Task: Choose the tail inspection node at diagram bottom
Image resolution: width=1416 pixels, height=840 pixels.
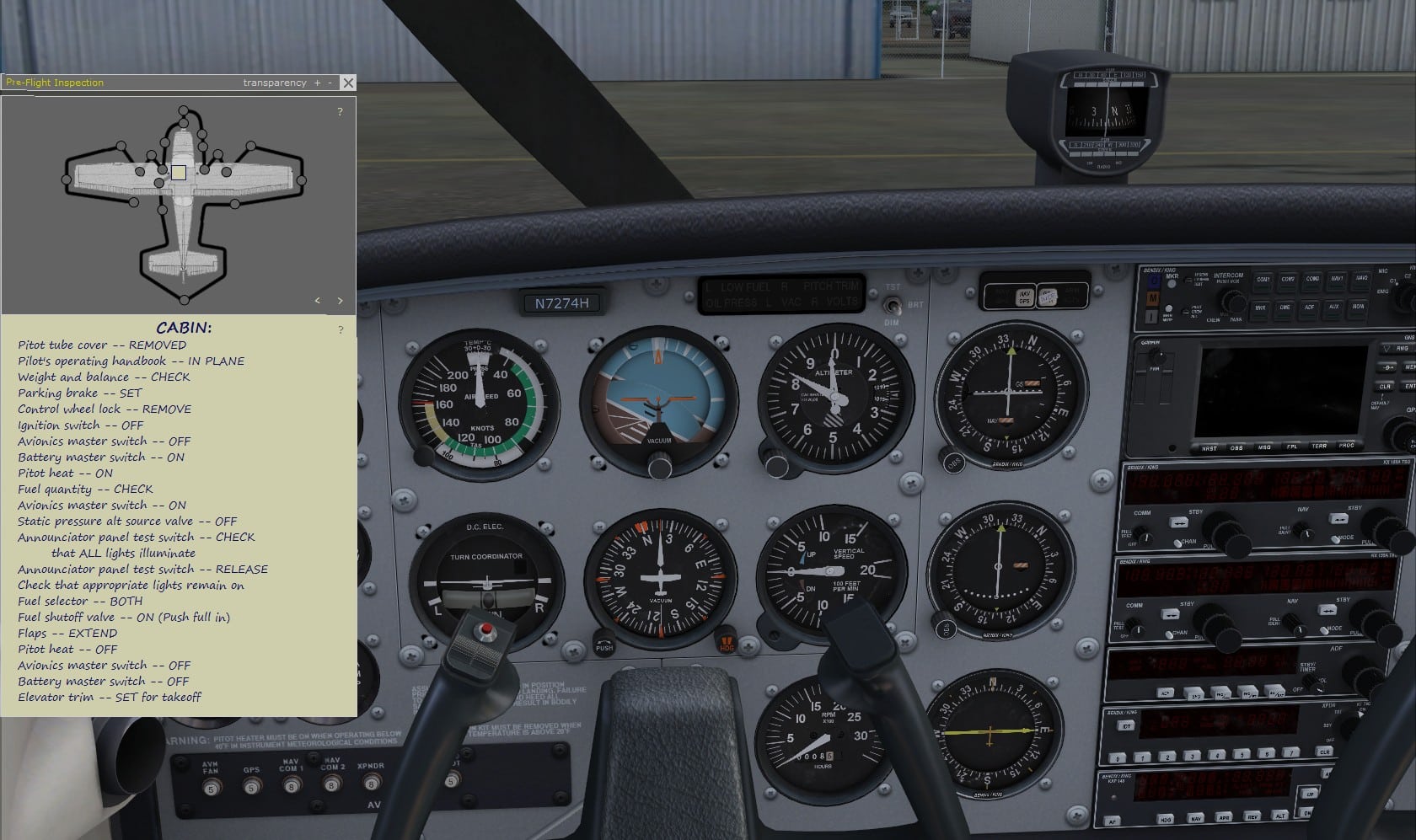Action: click(184, 300)
